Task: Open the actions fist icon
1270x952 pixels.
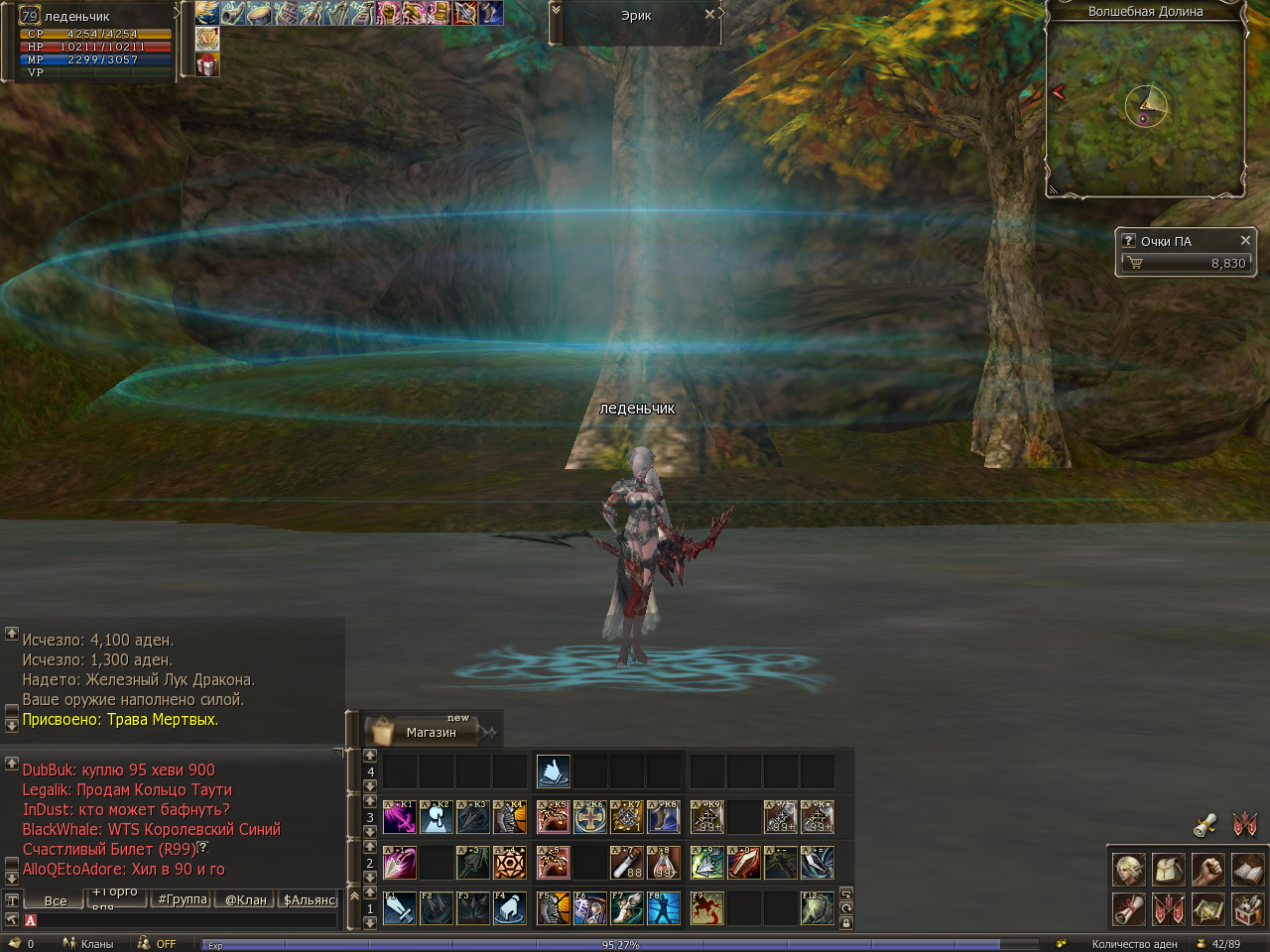Action: pos(1207,869)
